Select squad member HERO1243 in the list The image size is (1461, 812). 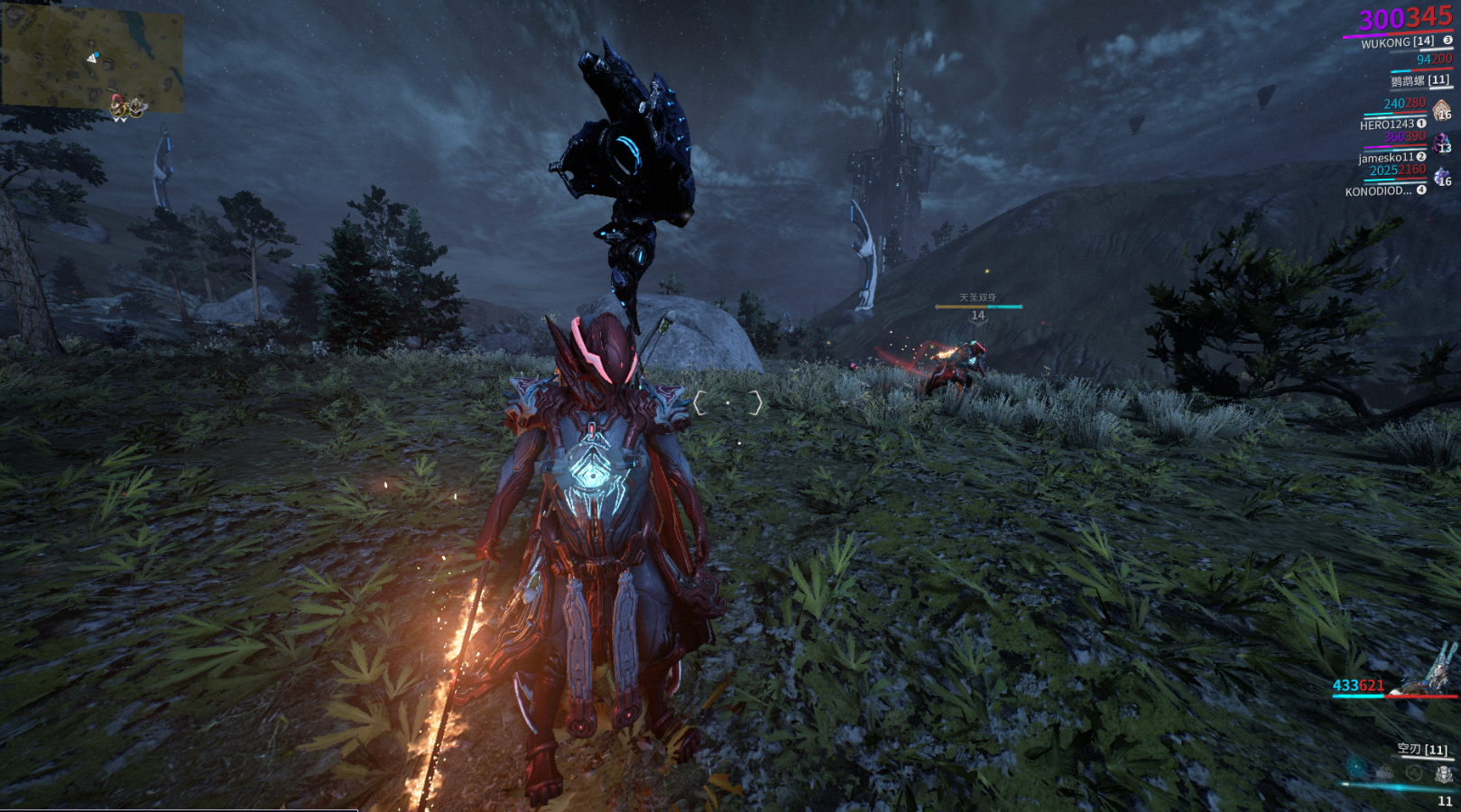click(x=1388, y=125)
